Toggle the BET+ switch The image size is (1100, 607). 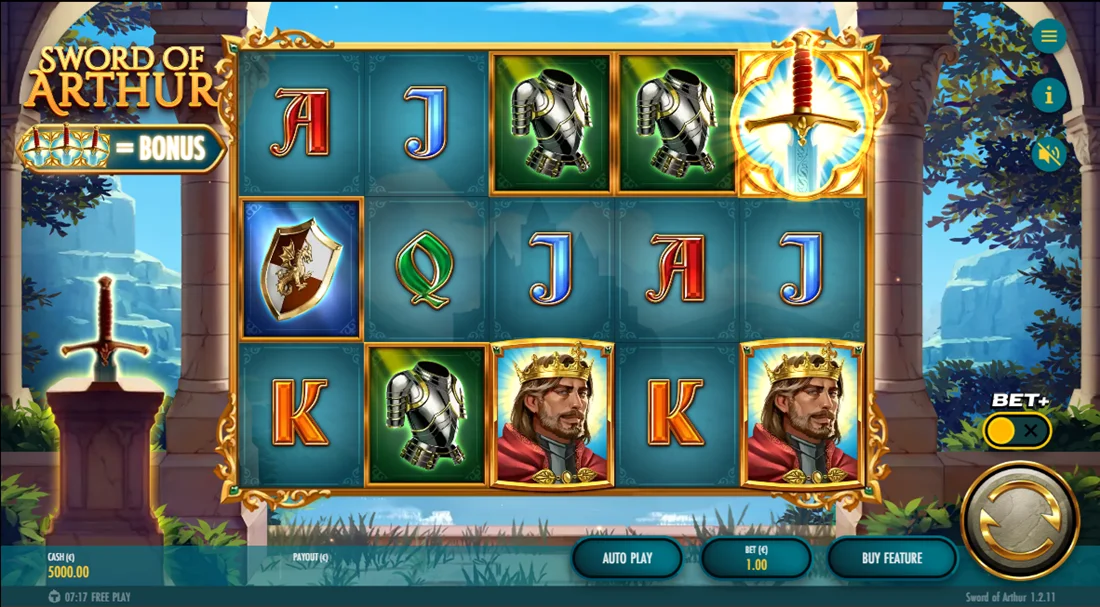pos(1017,431)
